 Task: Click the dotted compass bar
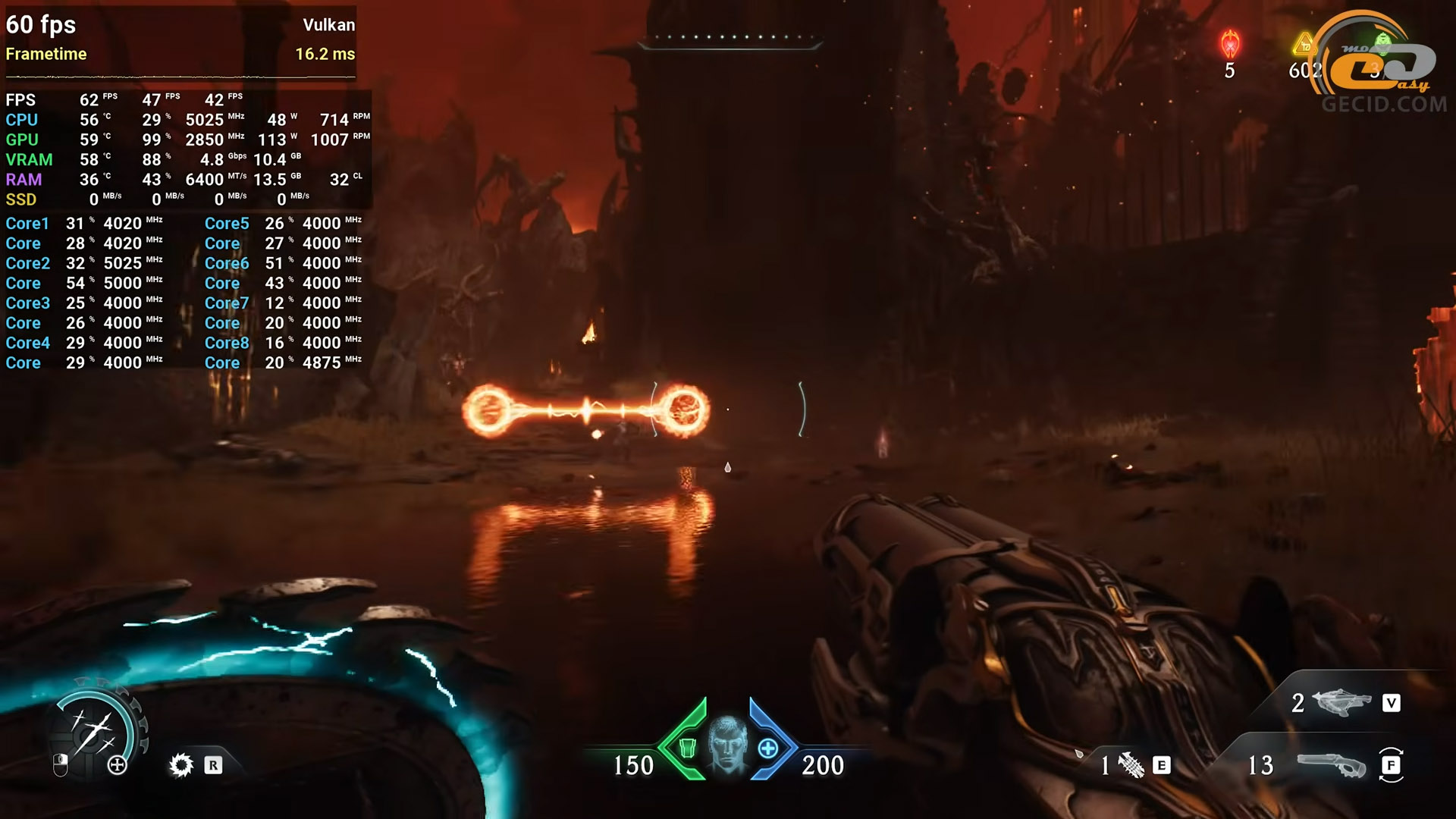(730, 38)
